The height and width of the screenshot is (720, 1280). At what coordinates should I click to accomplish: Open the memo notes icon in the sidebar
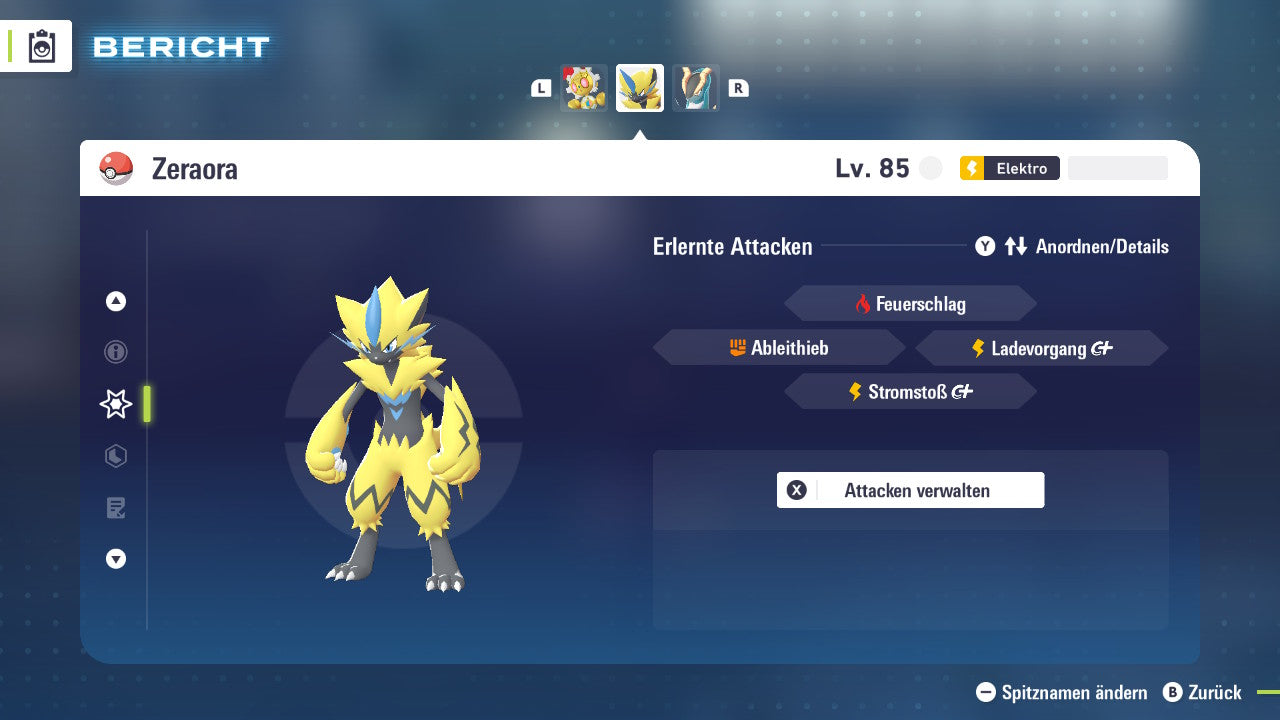coord(116,508)
